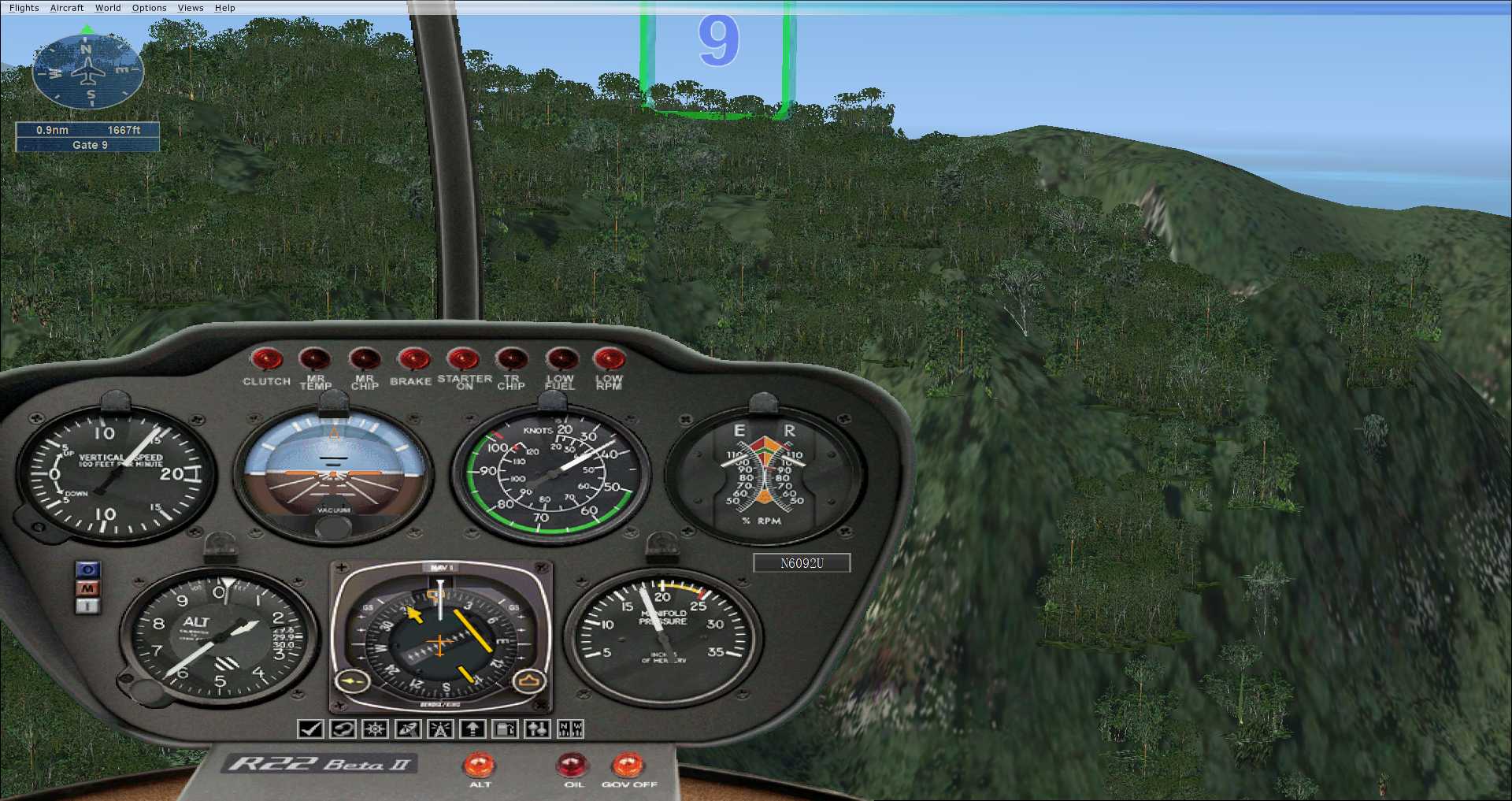Show the ship's wheel compass panel icon
Viewport: 1512px width, 801px height.
click(x=375, y=729)
